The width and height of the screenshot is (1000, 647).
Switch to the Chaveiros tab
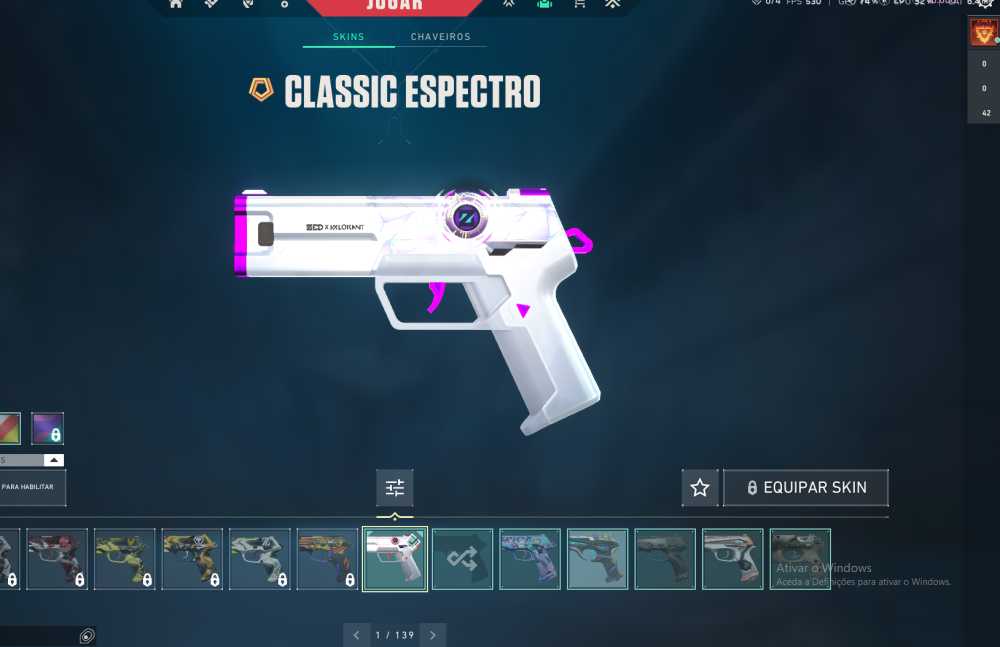(x=440, y=37)
